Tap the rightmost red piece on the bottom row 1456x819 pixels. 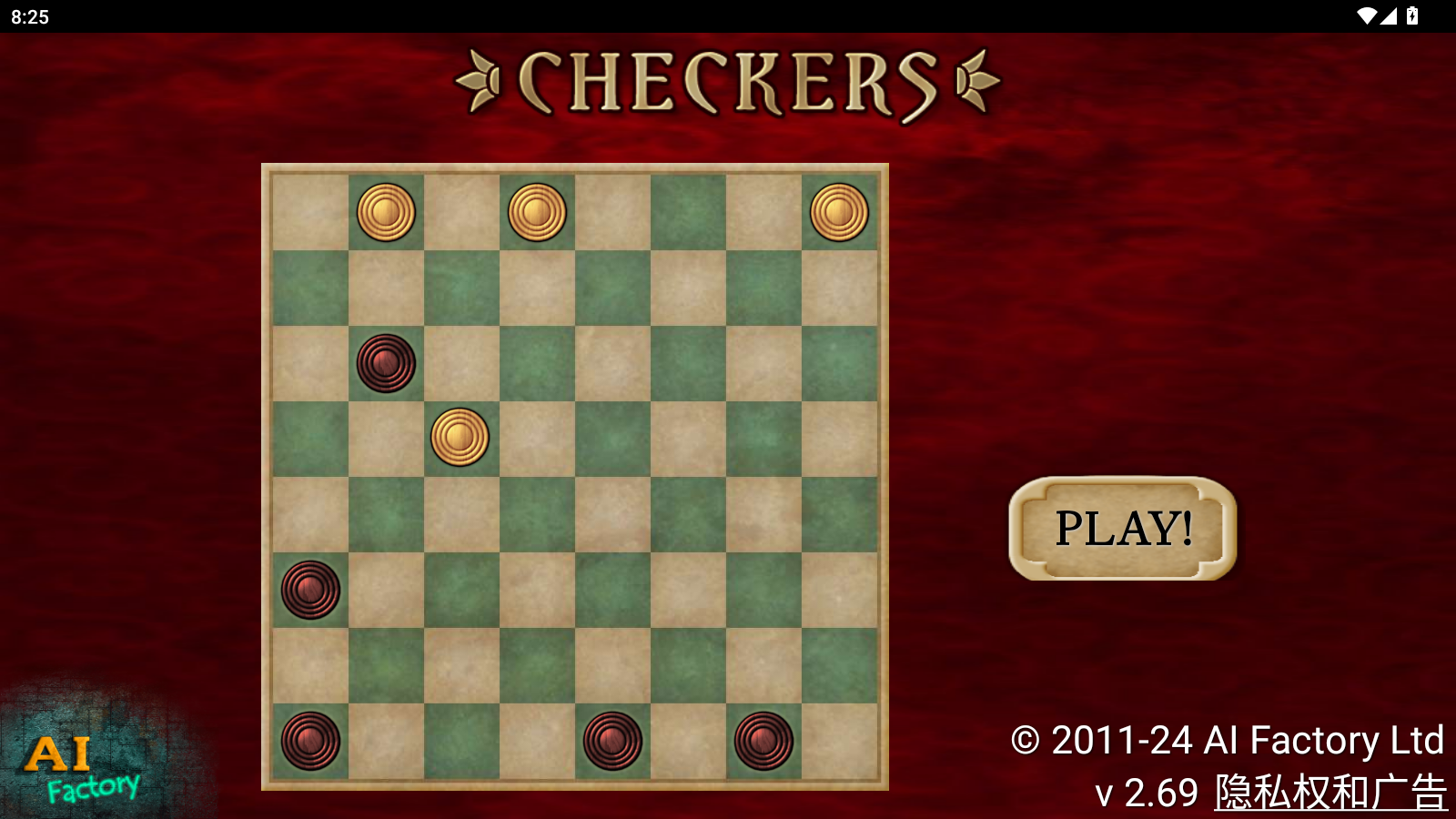point(762,742)
